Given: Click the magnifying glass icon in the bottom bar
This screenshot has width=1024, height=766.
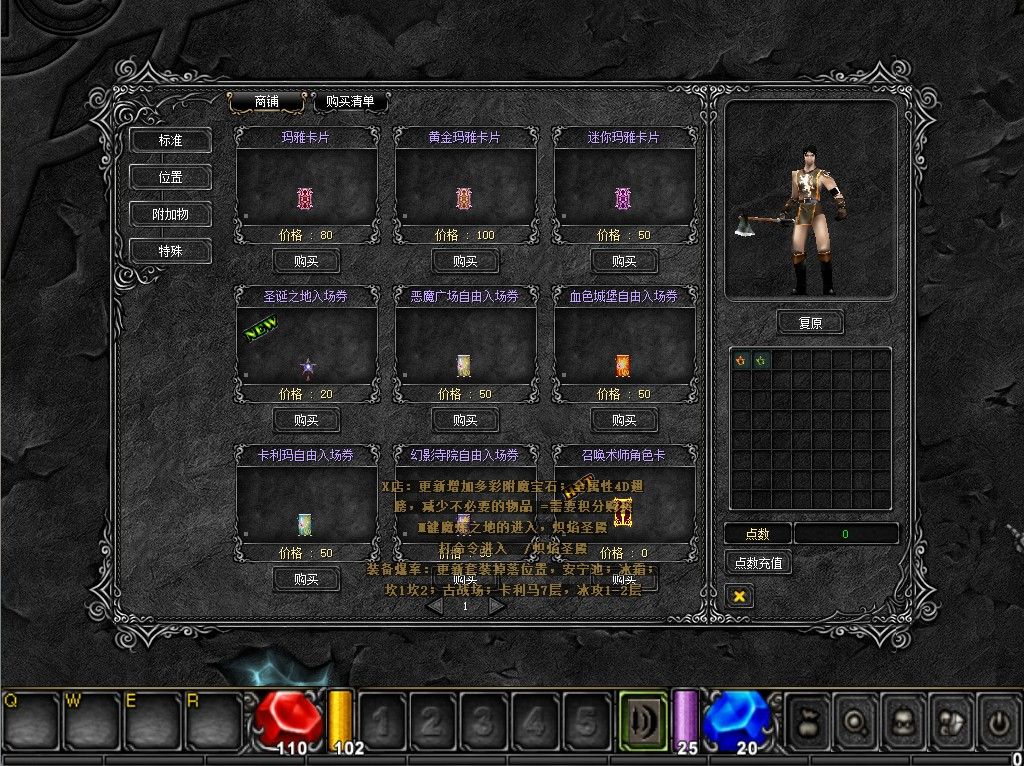Looking at the screenshot, I should 855,719.
